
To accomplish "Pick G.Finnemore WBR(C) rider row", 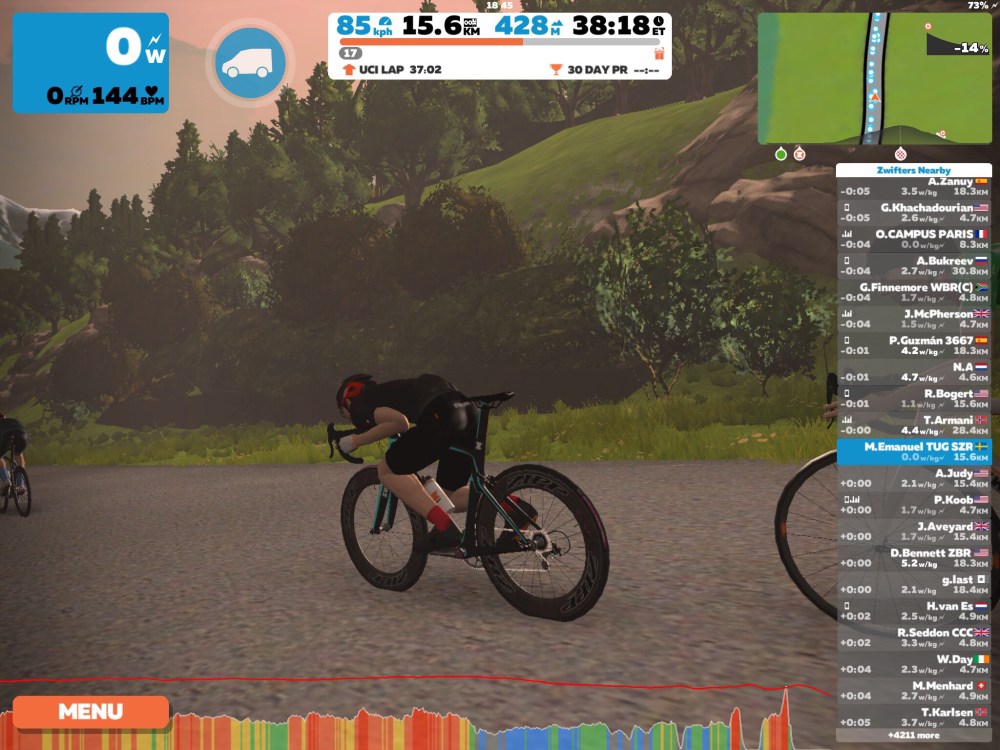I will (914, 292).
